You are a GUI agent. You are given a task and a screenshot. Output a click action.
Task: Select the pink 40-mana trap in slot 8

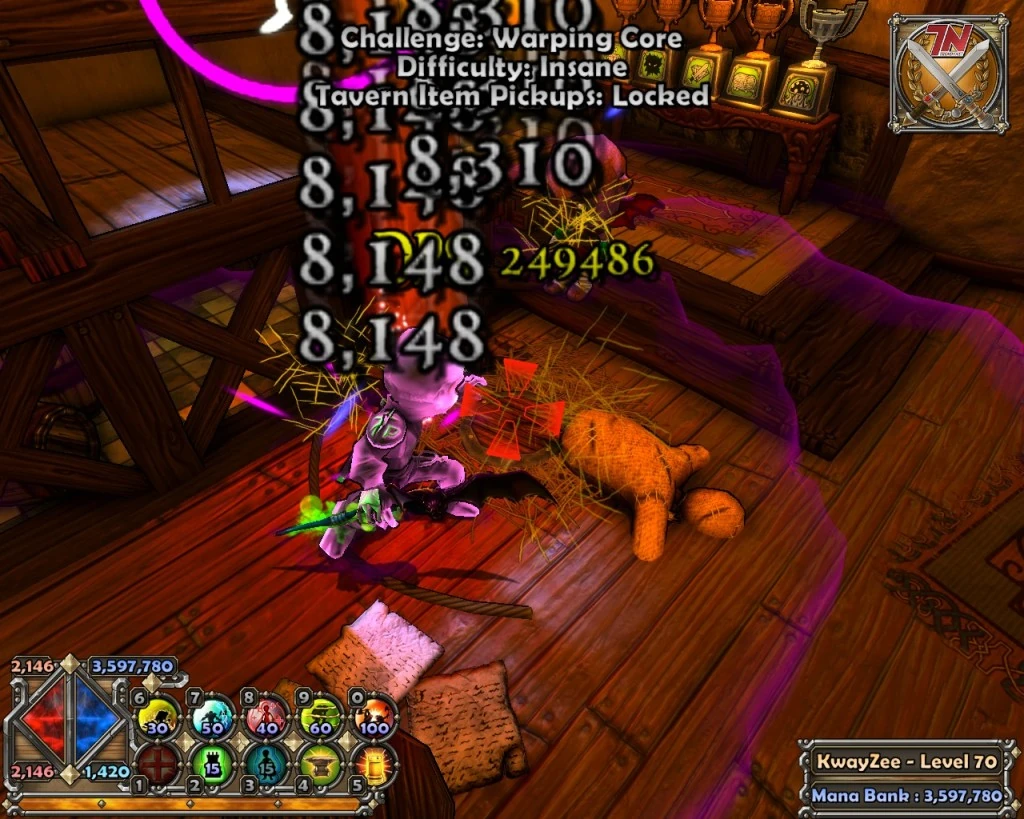click(267, 717)
